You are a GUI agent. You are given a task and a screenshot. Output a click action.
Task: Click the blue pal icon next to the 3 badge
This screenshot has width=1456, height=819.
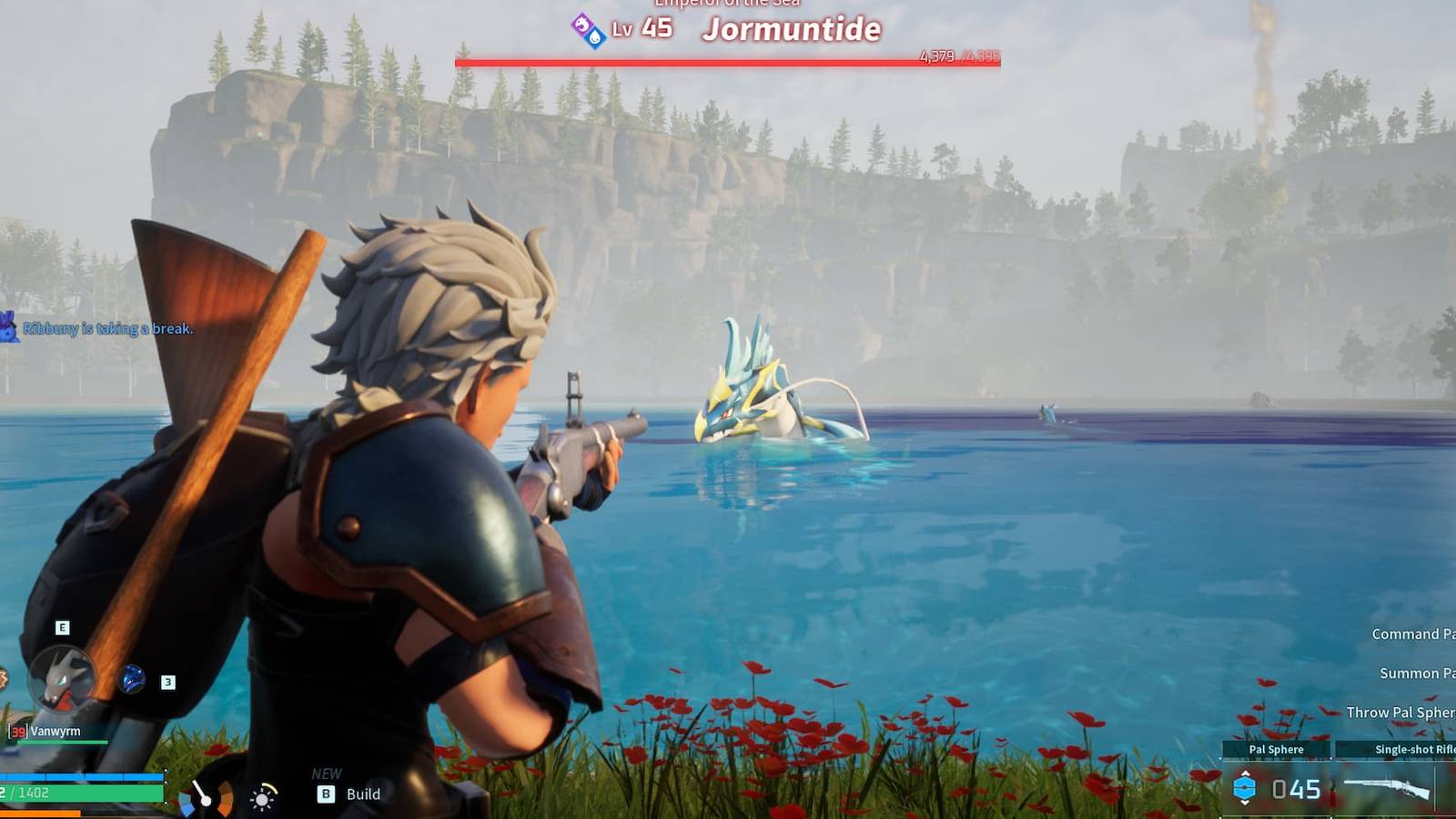point(131,680)
